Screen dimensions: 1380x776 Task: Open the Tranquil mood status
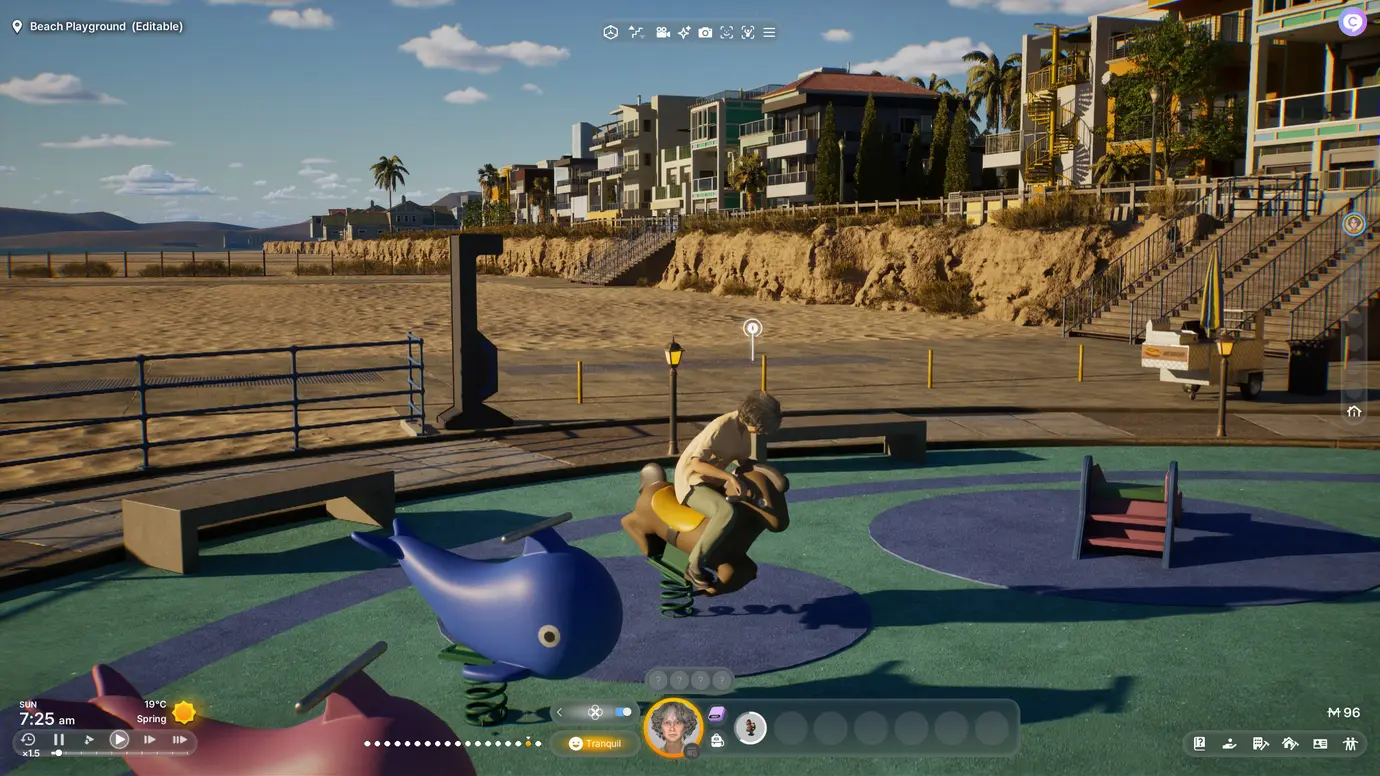(594, 744)
